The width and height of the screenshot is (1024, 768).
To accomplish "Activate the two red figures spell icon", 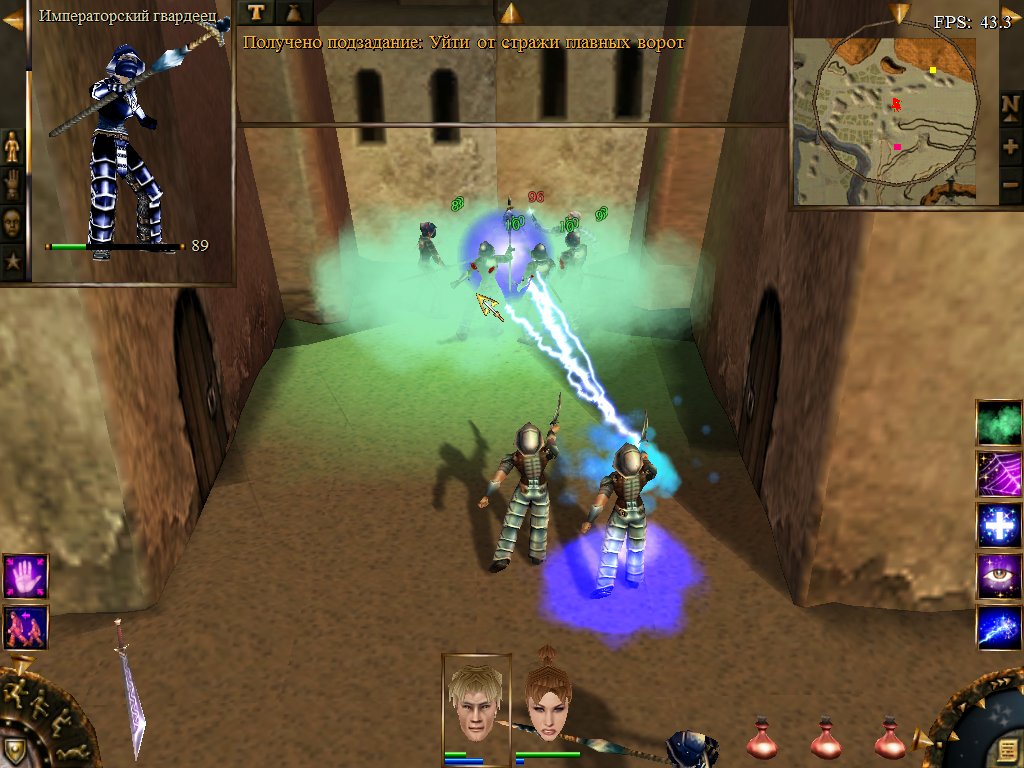I will [25, 628].
